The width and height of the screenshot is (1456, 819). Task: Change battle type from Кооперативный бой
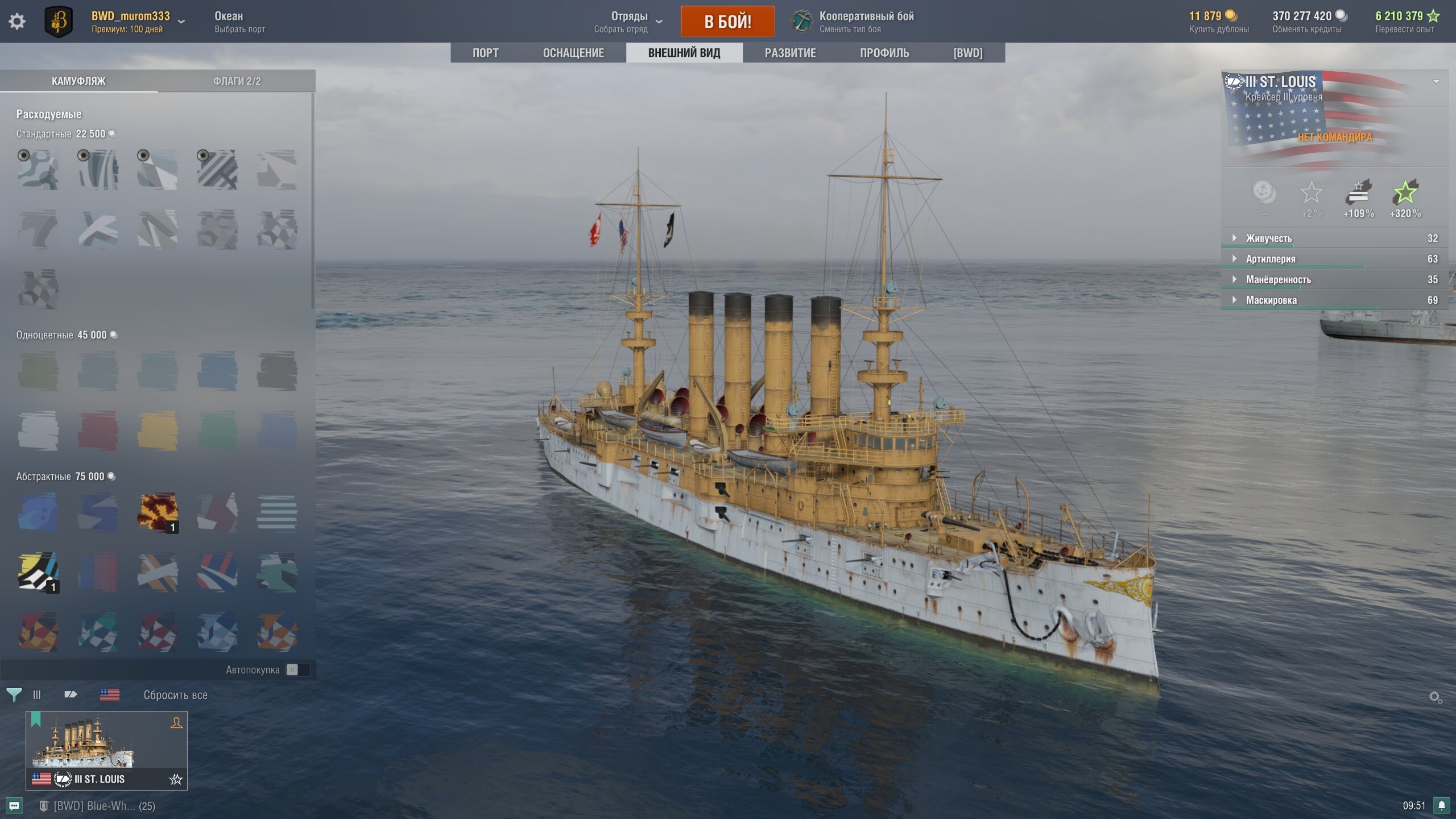point(866,22)
